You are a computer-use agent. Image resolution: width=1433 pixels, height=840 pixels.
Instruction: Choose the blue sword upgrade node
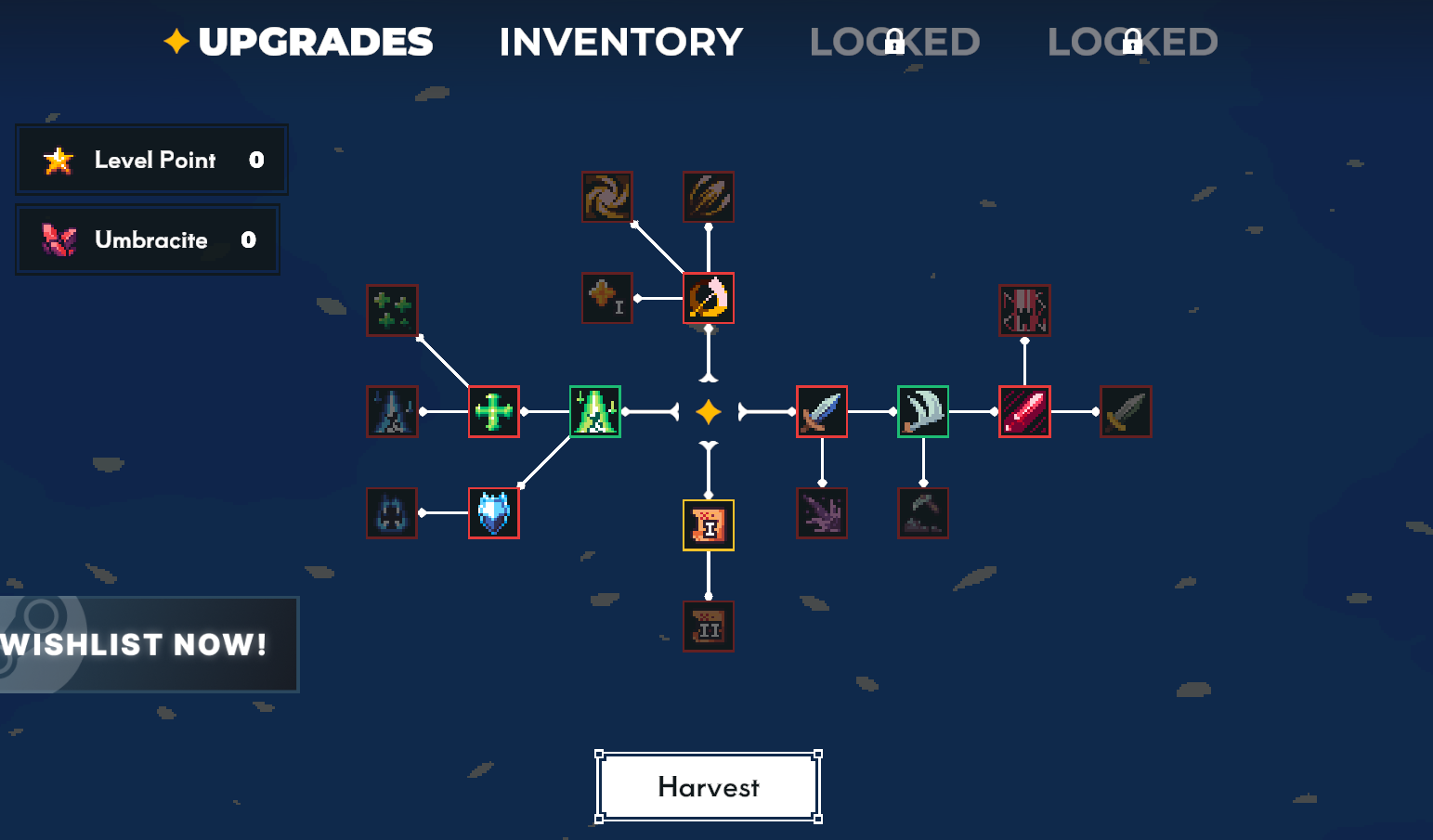(x=822, y=411)
